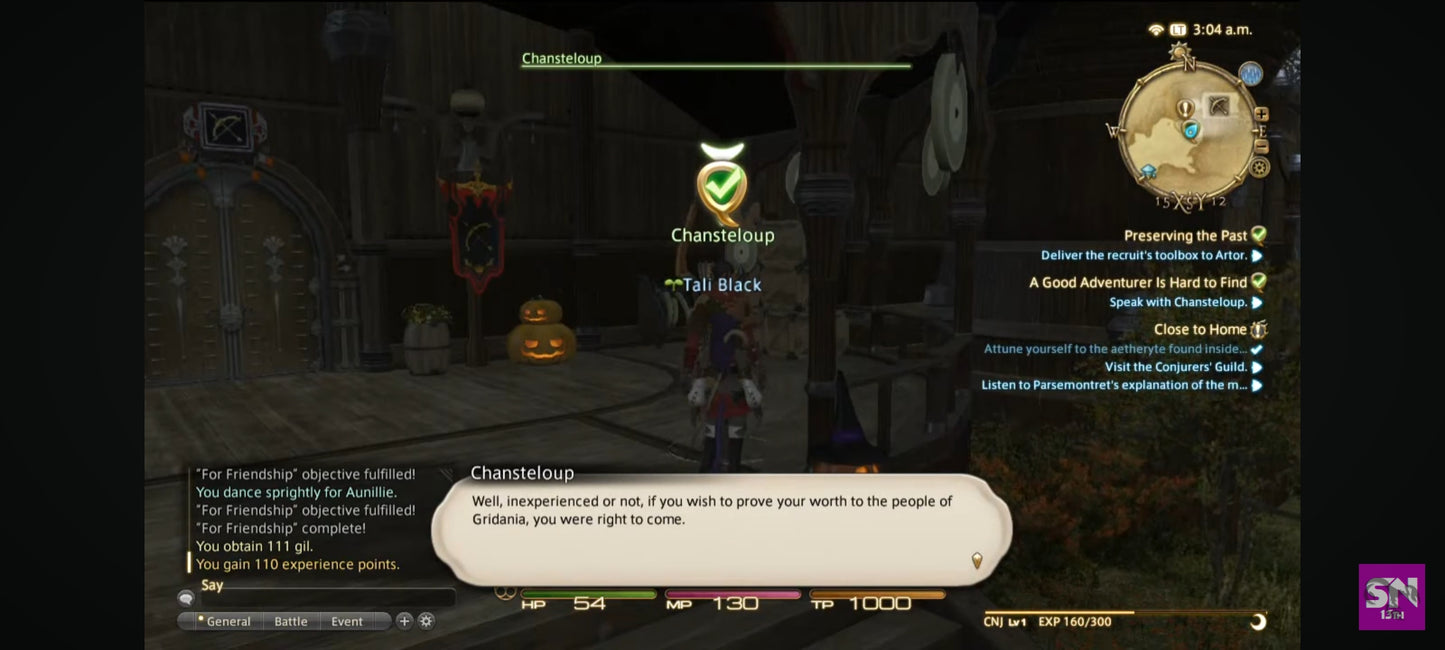
Task: Select Deliver the recruit's toolbox objective
Action: click(x=1143, y=256)
